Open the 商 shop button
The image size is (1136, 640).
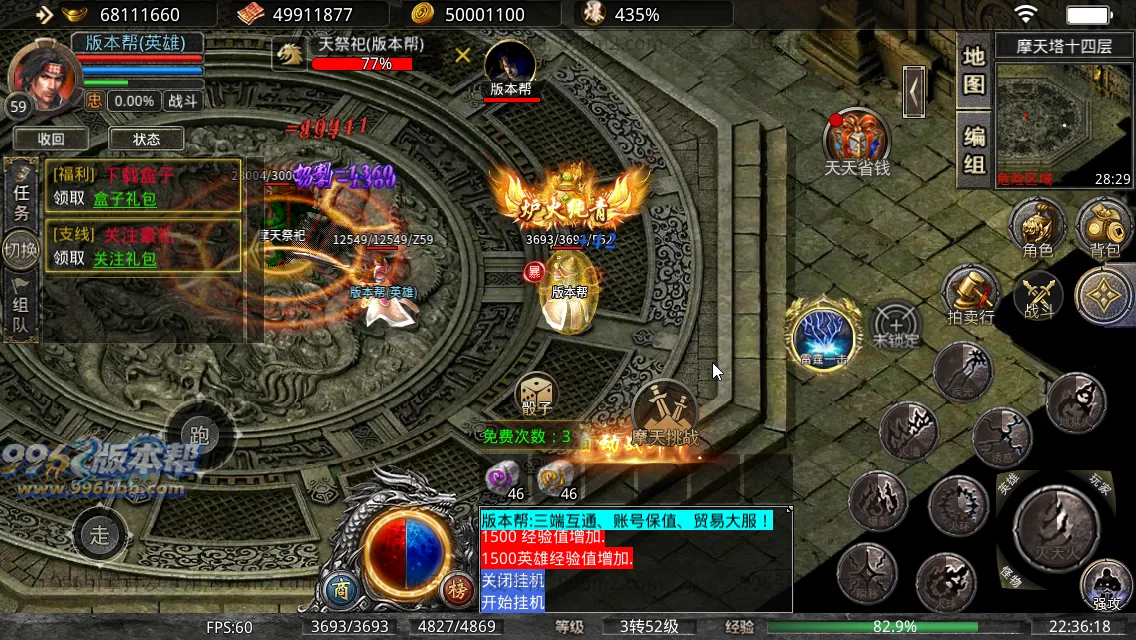tap(342, 590)
